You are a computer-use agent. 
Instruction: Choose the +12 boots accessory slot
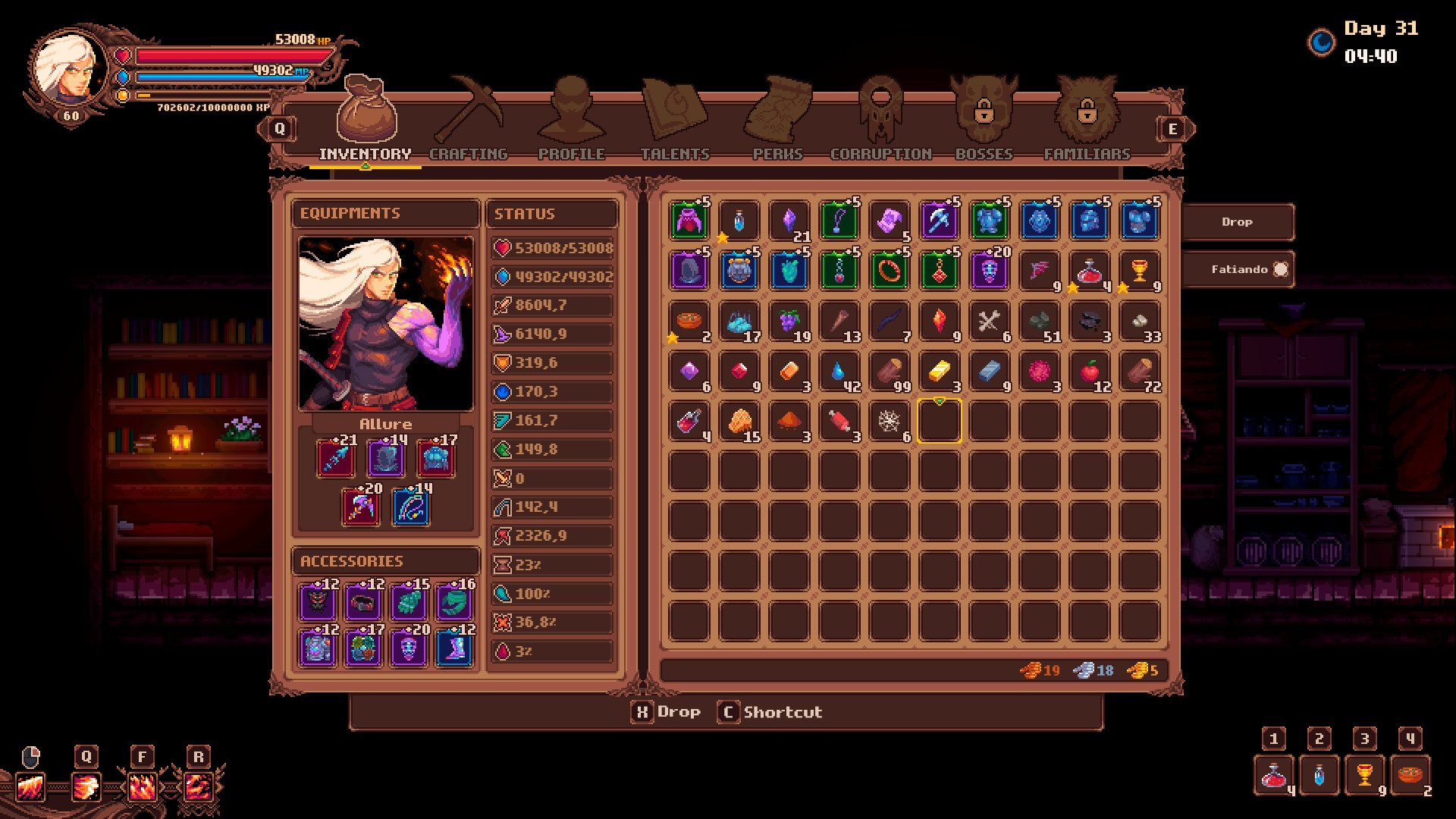[455, 649]
